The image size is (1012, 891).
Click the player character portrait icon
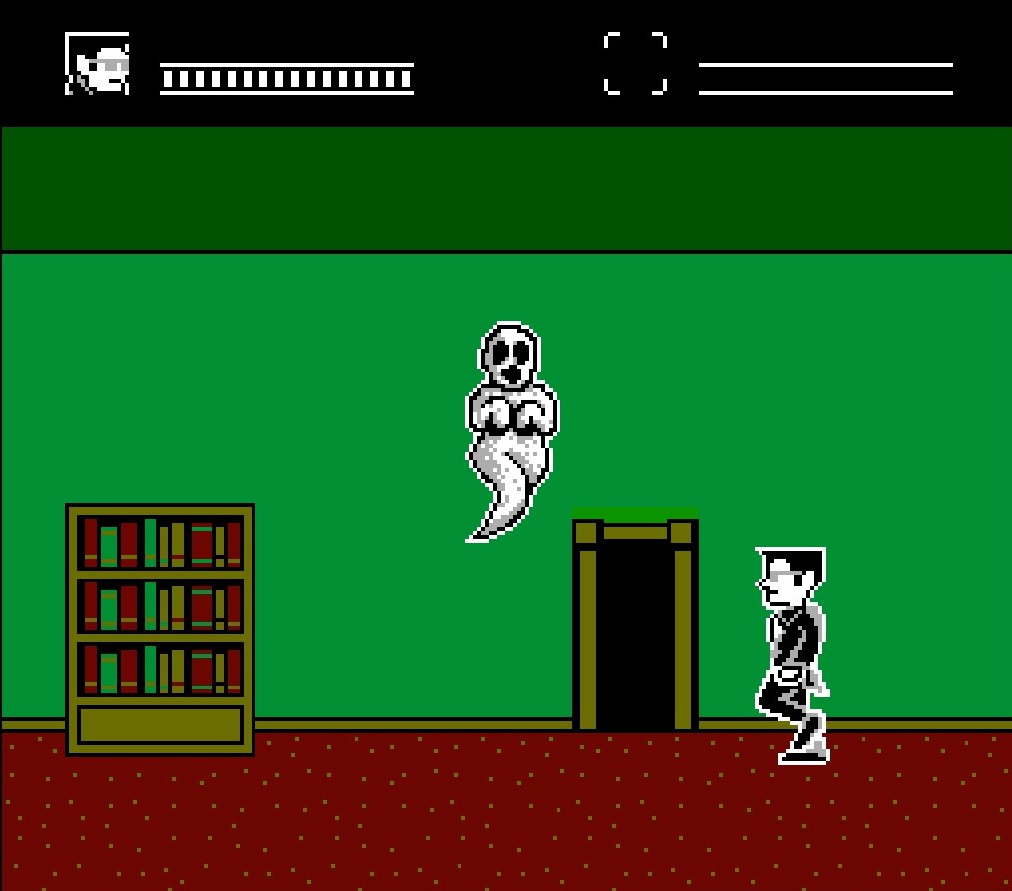tap(97, 64)
